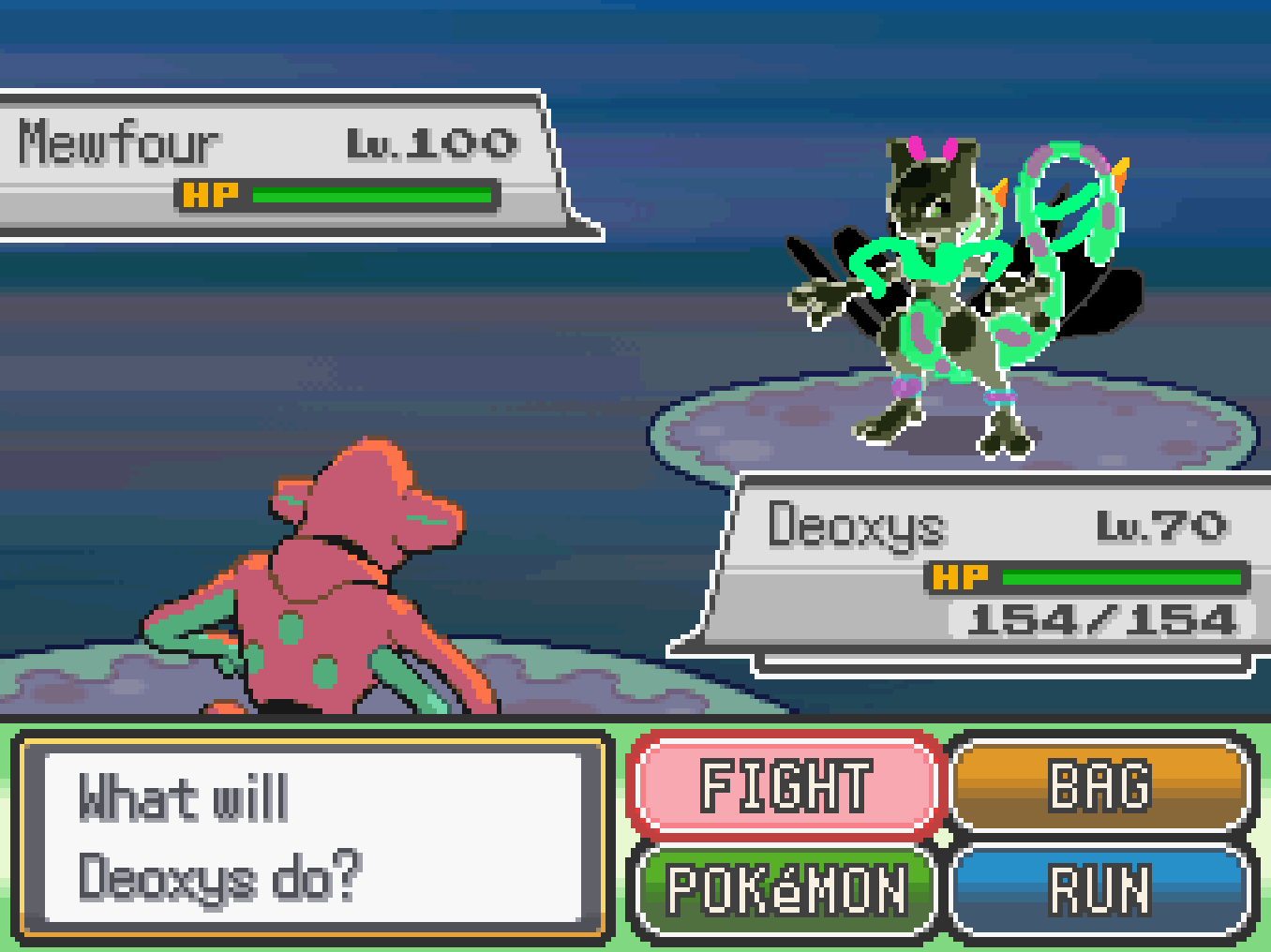Open the BAG menu
Viewport: 1271px width, 952px height.
pyautogui.click(x=1101, y=787)
